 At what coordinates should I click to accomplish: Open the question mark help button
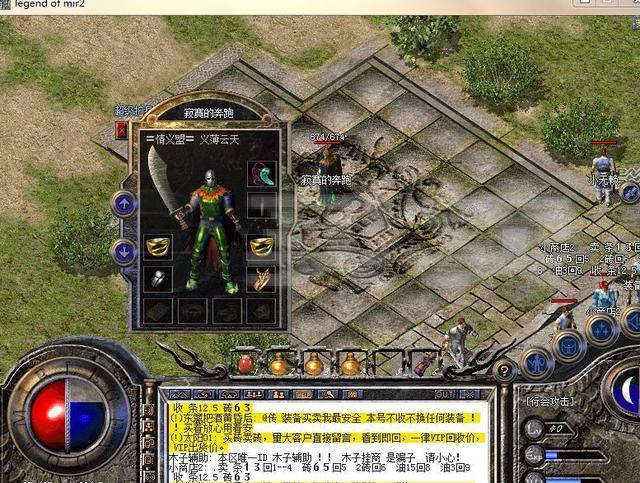pyautogui.click(x=504, y=371)
